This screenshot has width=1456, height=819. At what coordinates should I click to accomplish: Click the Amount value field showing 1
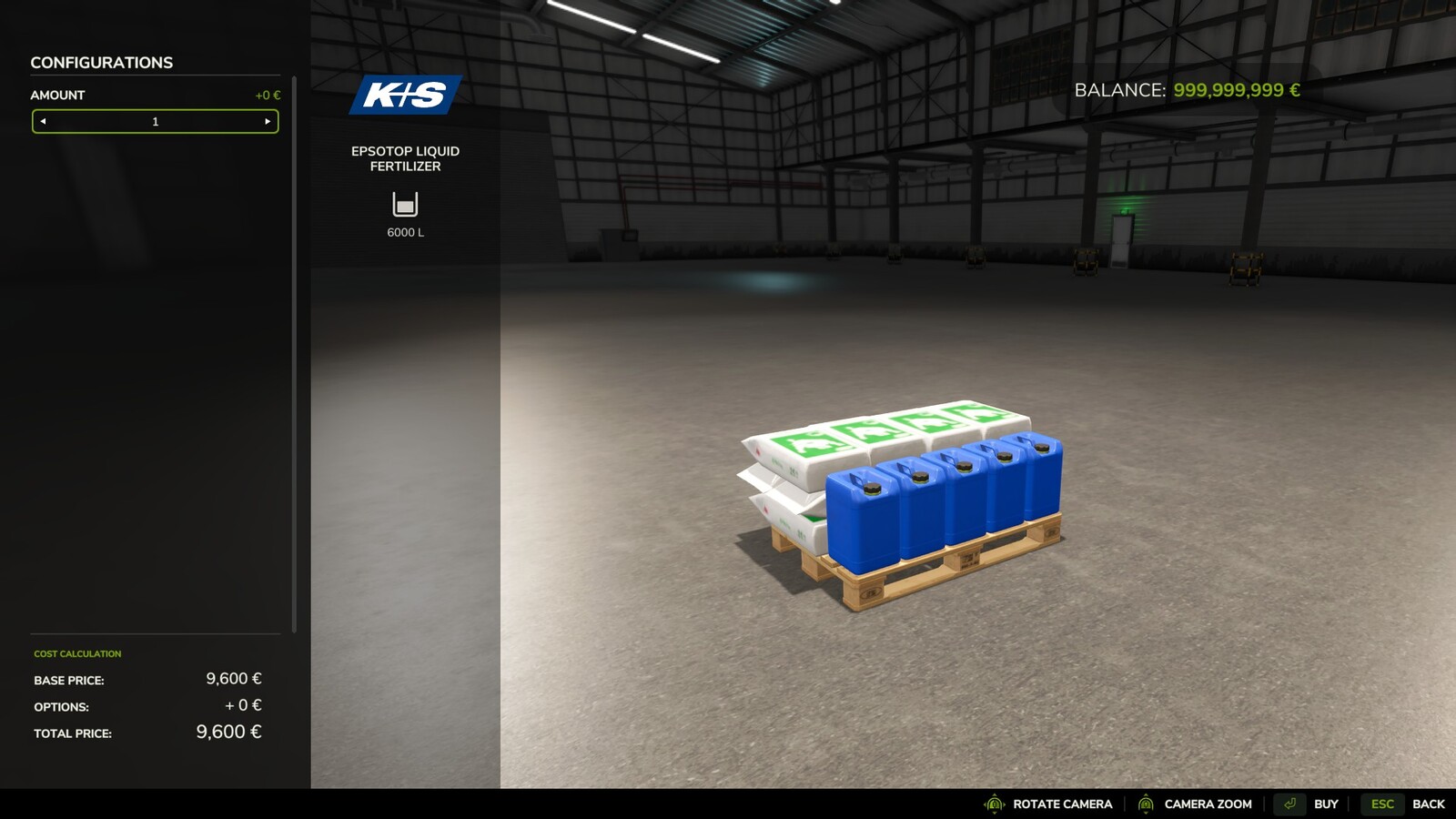[155, 120]
